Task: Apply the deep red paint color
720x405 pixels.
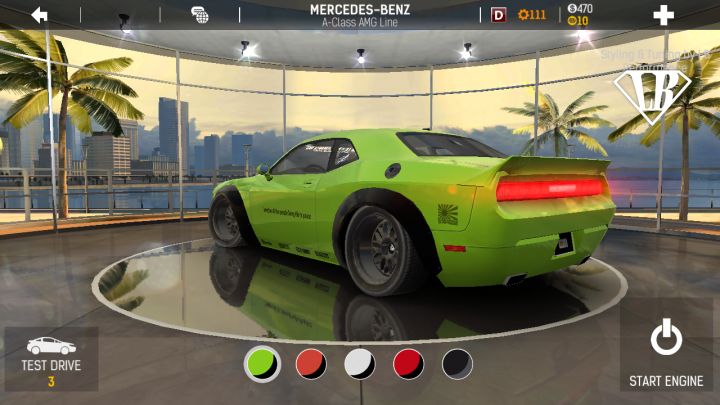Action: [x=408, y=363]
